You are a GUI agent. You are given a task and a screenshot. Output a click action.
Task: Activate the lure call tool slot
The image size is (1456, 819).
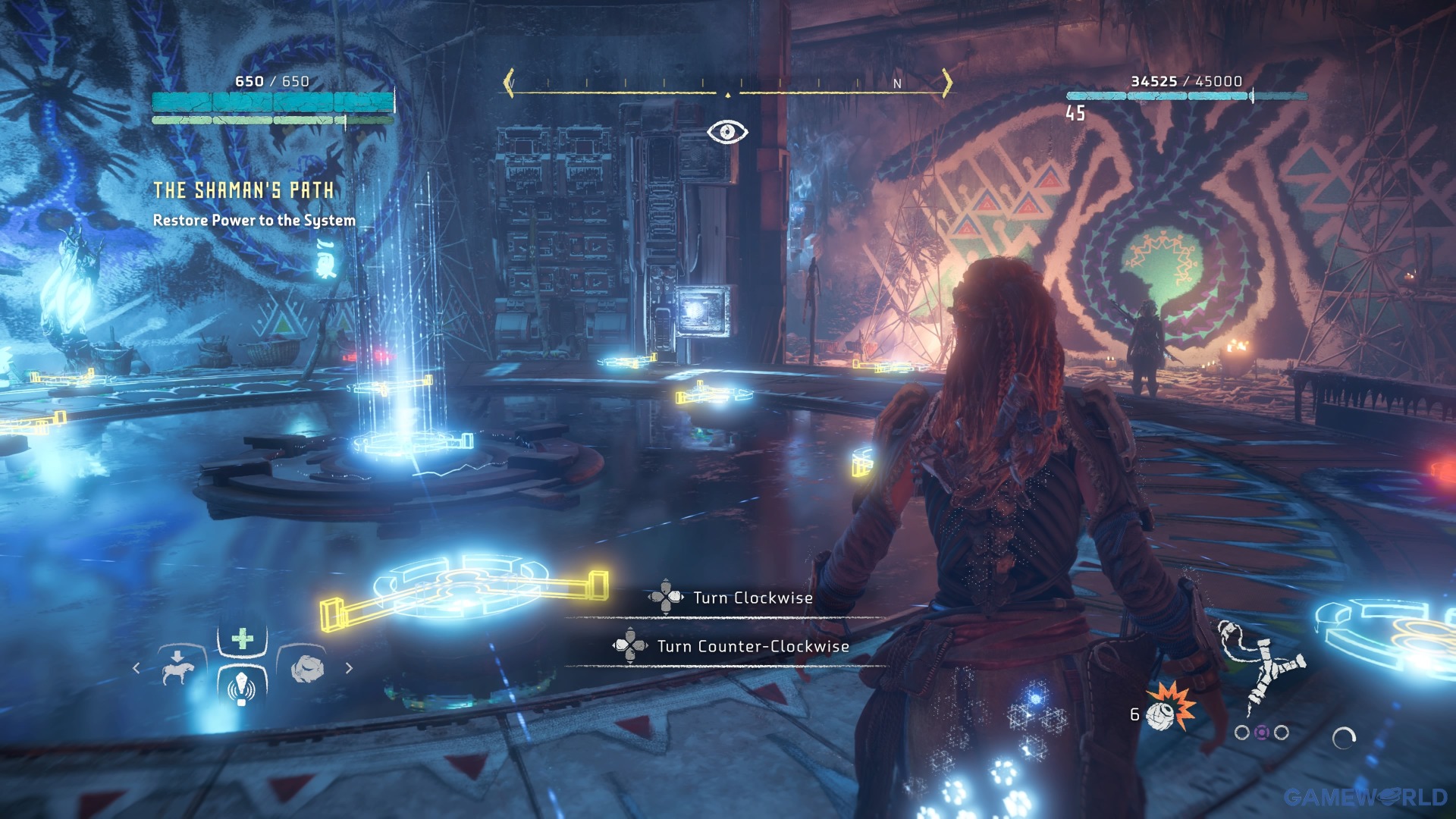click(x=242, y=686)
